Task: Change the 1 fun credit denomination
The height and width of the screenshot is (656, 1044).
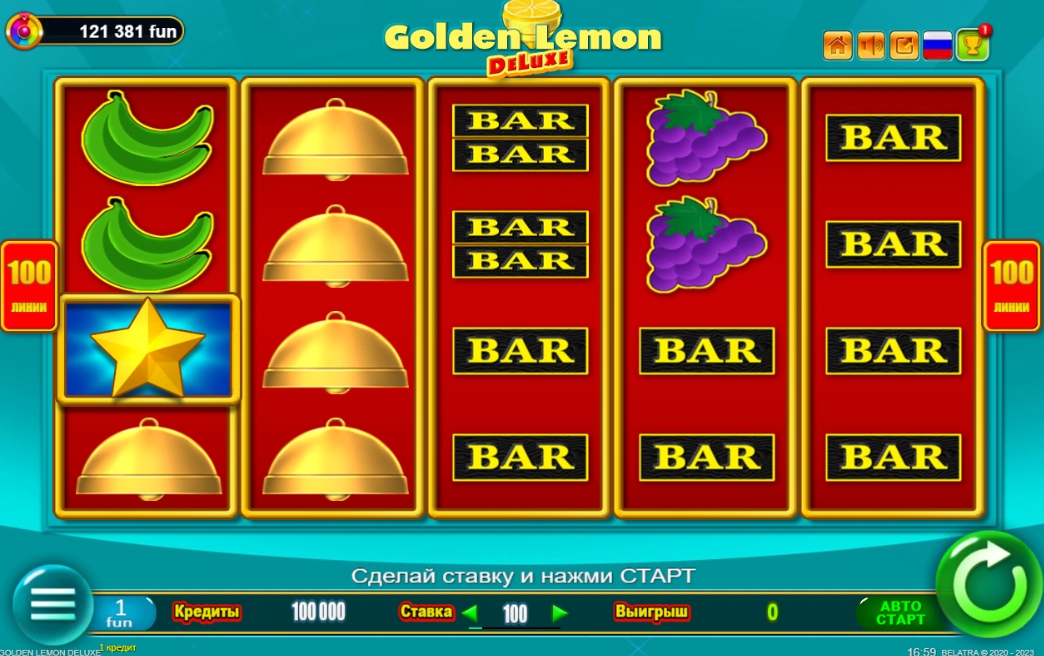Action: pyautogui.click(x=121, y=613)
